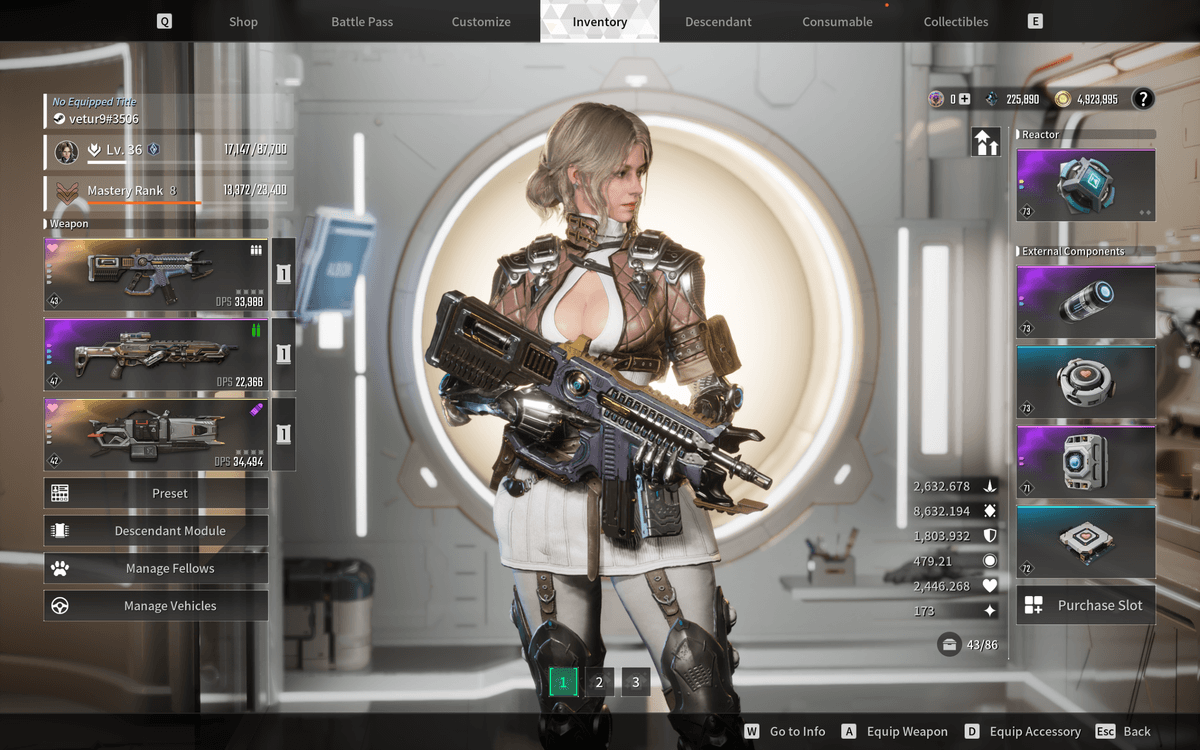This screenshot has height=750, width=1200.
Task: Switch to loadout preset 2
Action: 599,682
